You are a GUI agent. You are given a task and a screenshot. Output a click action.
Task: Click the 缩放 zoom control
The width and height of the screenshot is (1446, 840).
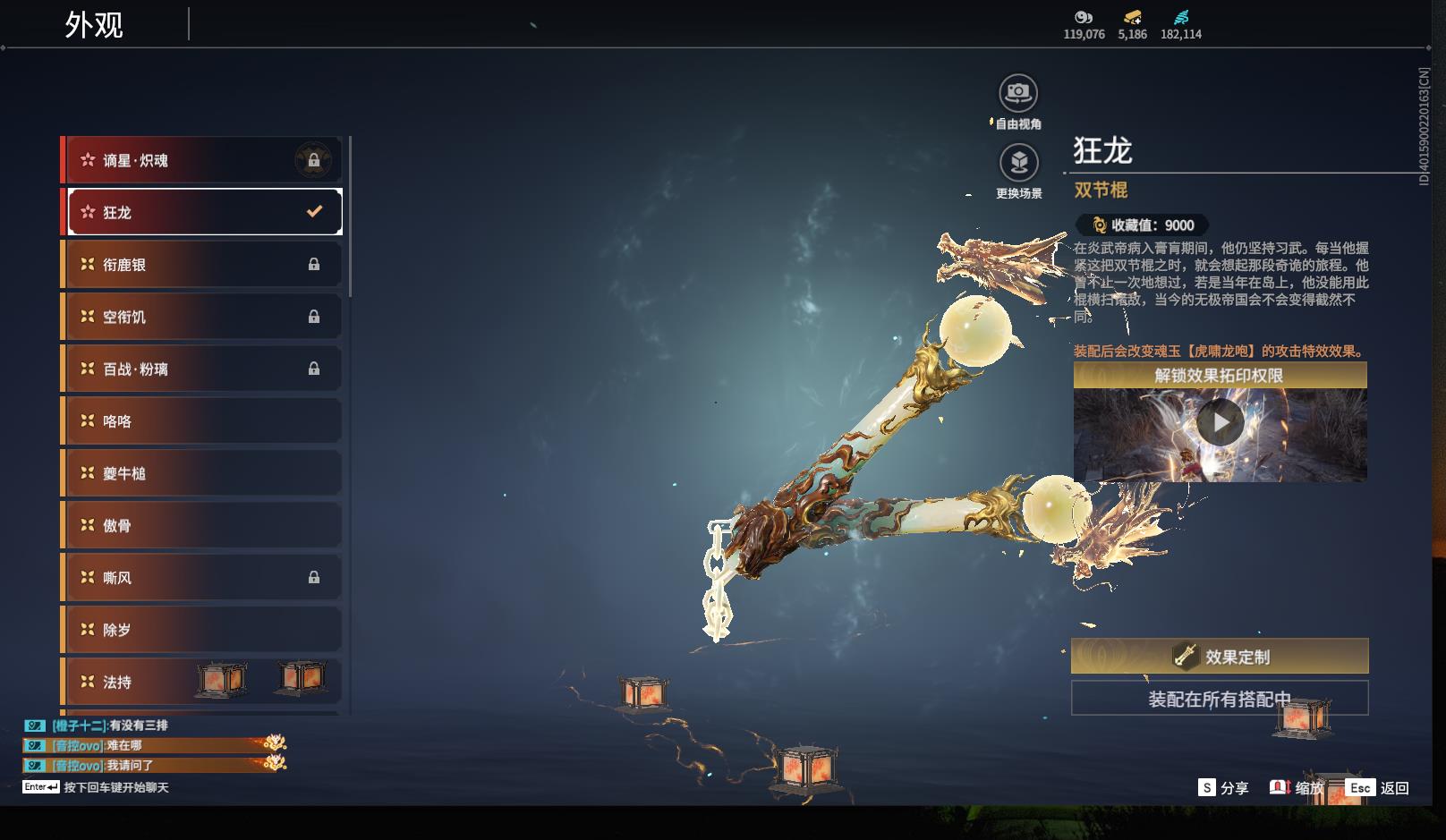click(1297, 788)
